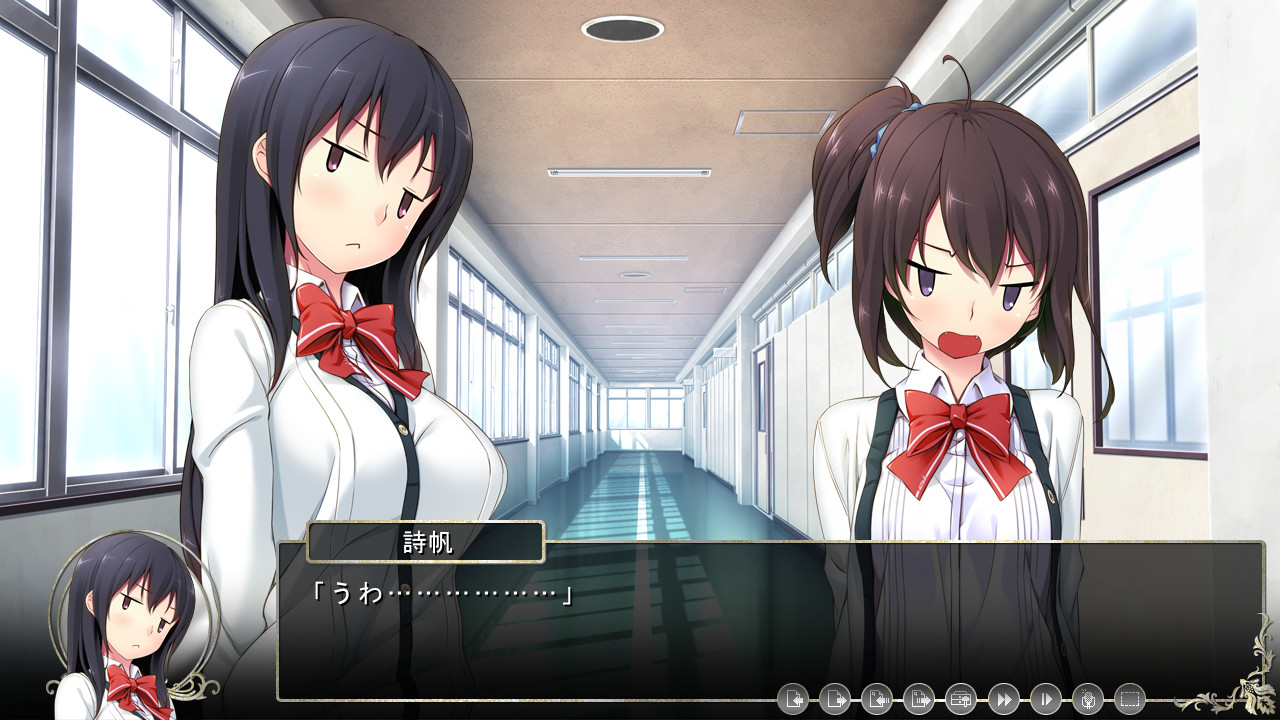Activate the fast-forward skip button
This screenshot has height=720, width=1280.
[x=1003, y=699]
